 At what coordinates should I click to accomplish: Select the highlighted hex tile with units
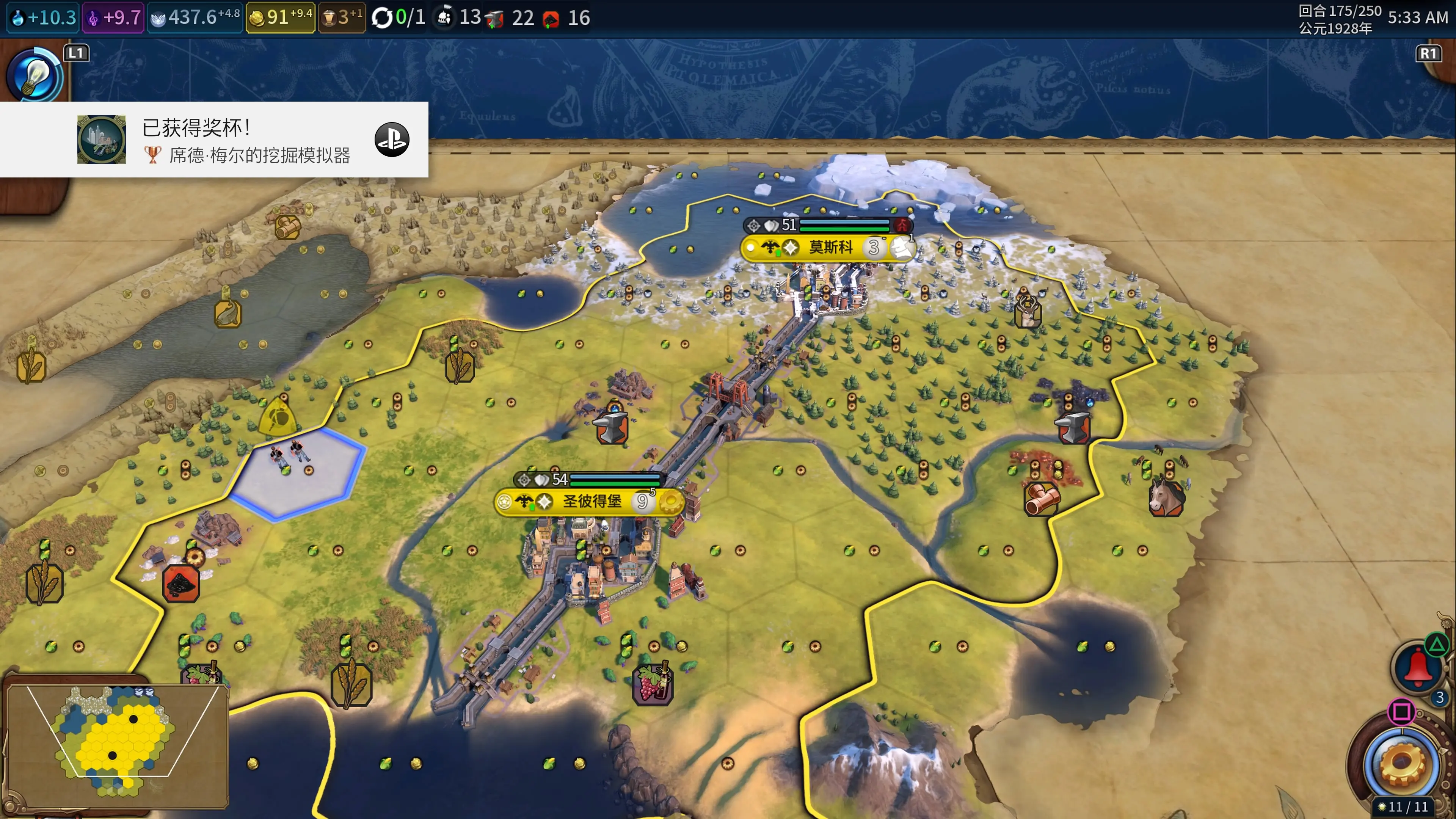point(297,472)
